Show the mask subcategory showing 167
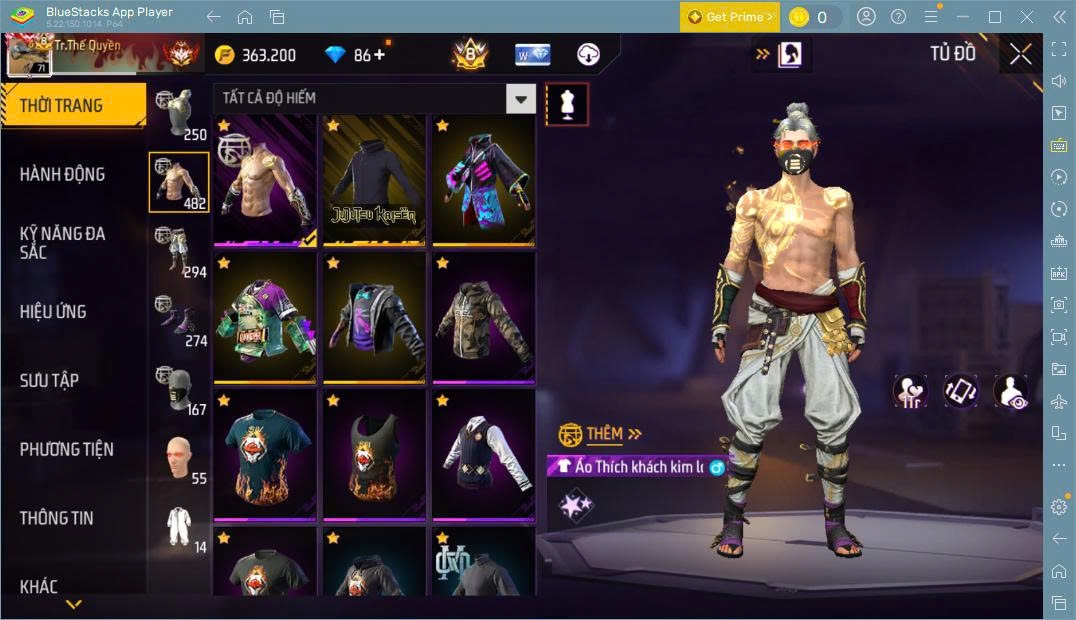The image size is (1076, 620). click(179, 390)
